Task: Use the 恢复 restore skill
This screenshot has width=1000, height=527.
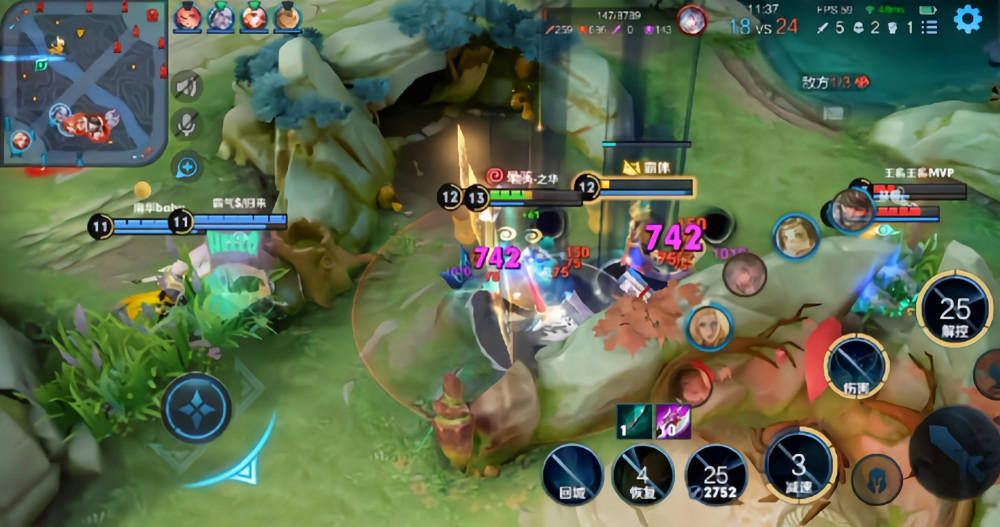Action: coord(643,473)
